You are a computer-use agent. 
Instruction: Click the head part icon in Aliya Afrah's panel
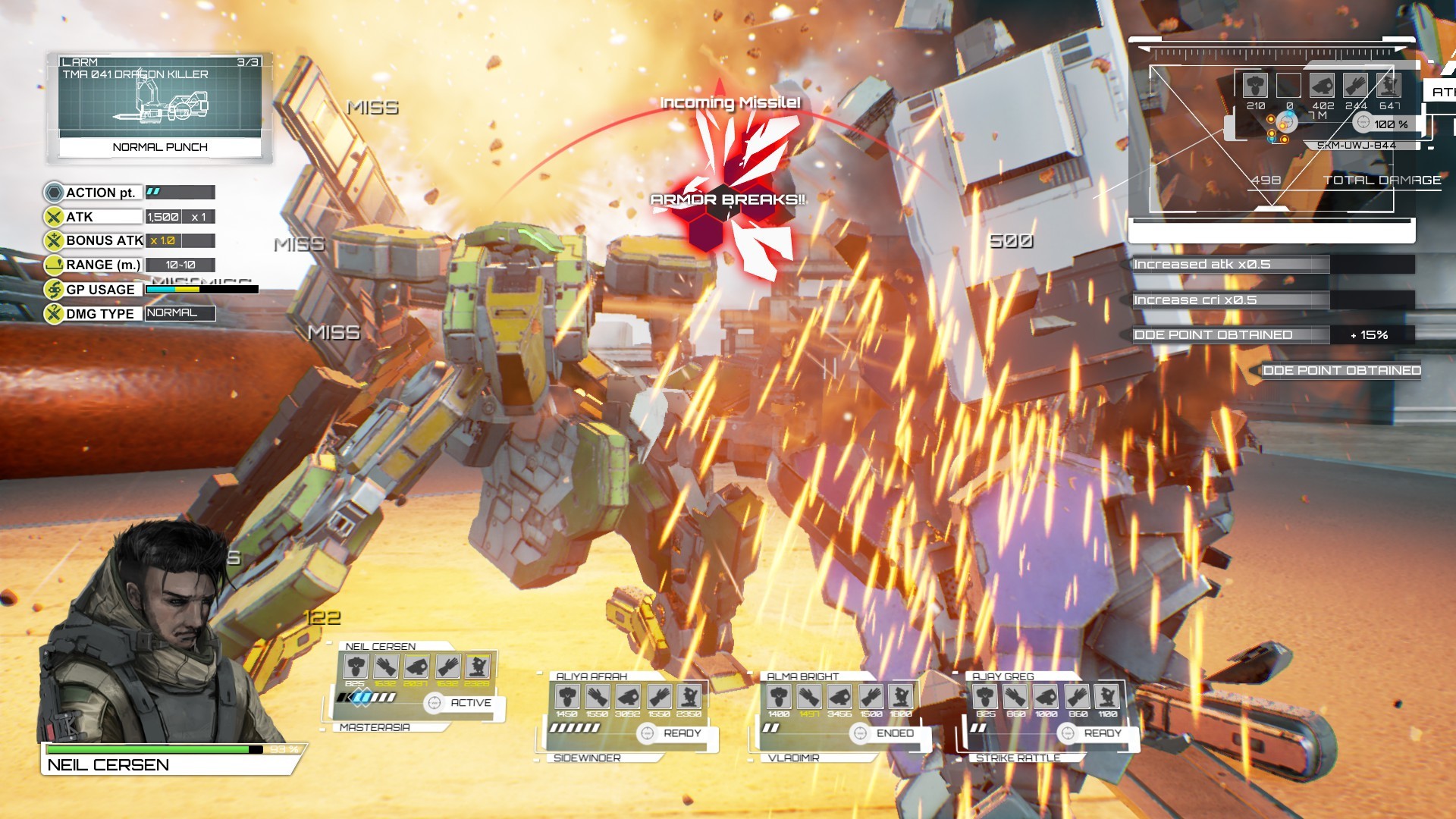pos(569,695)
